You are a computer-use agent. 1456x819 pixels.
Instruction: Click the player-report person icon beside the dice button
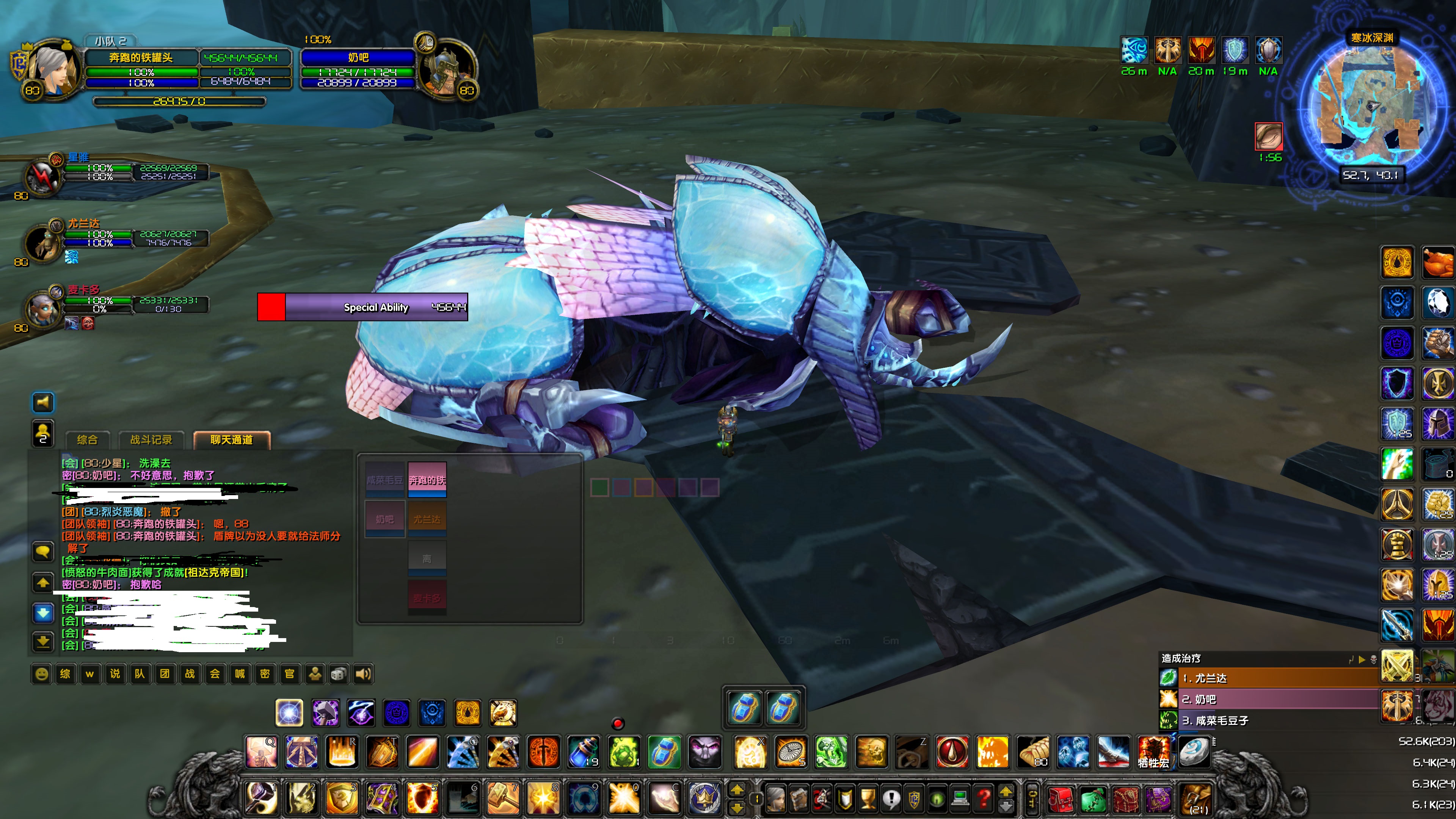click(x=315, y=674)
